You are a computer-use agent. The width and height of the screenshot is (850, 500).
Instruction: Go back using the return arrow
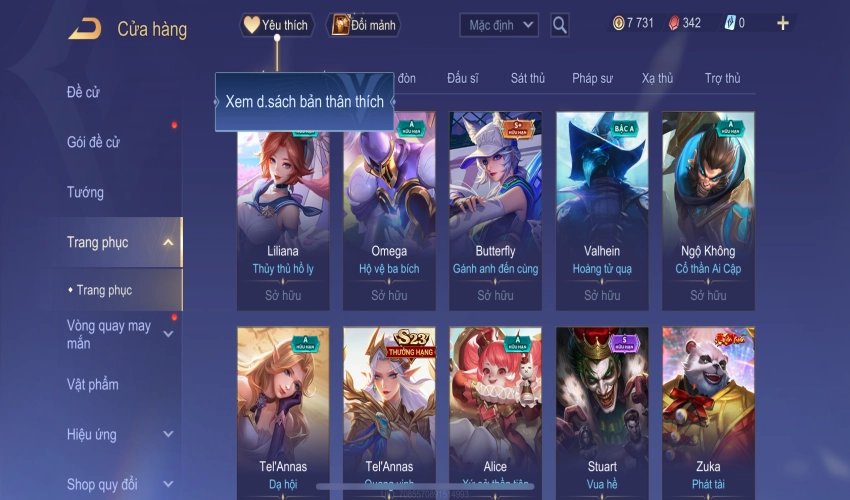click(x=84, y=29)
